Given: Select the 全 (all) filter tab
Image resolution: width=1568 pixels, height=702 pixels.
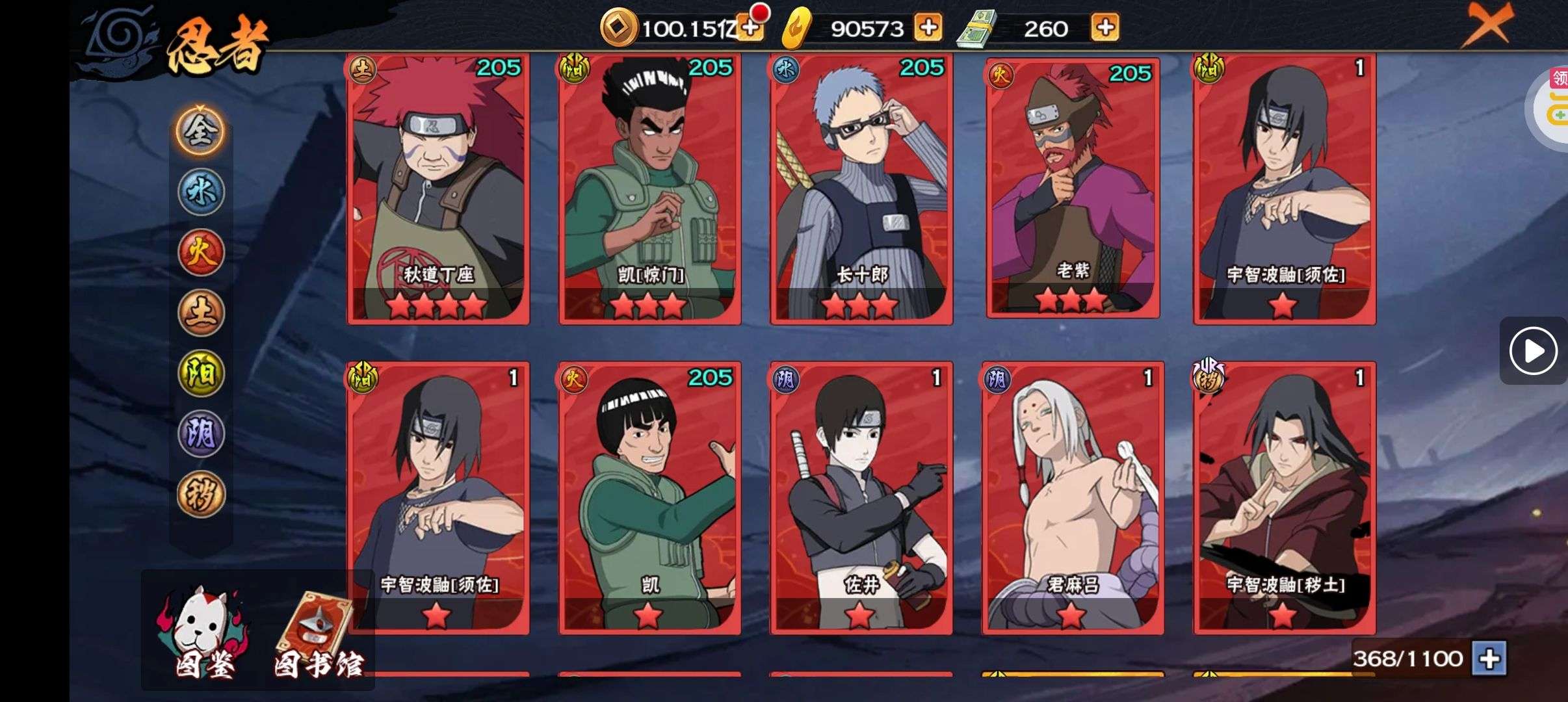Looking at the screenshot, I should (200, 131).
